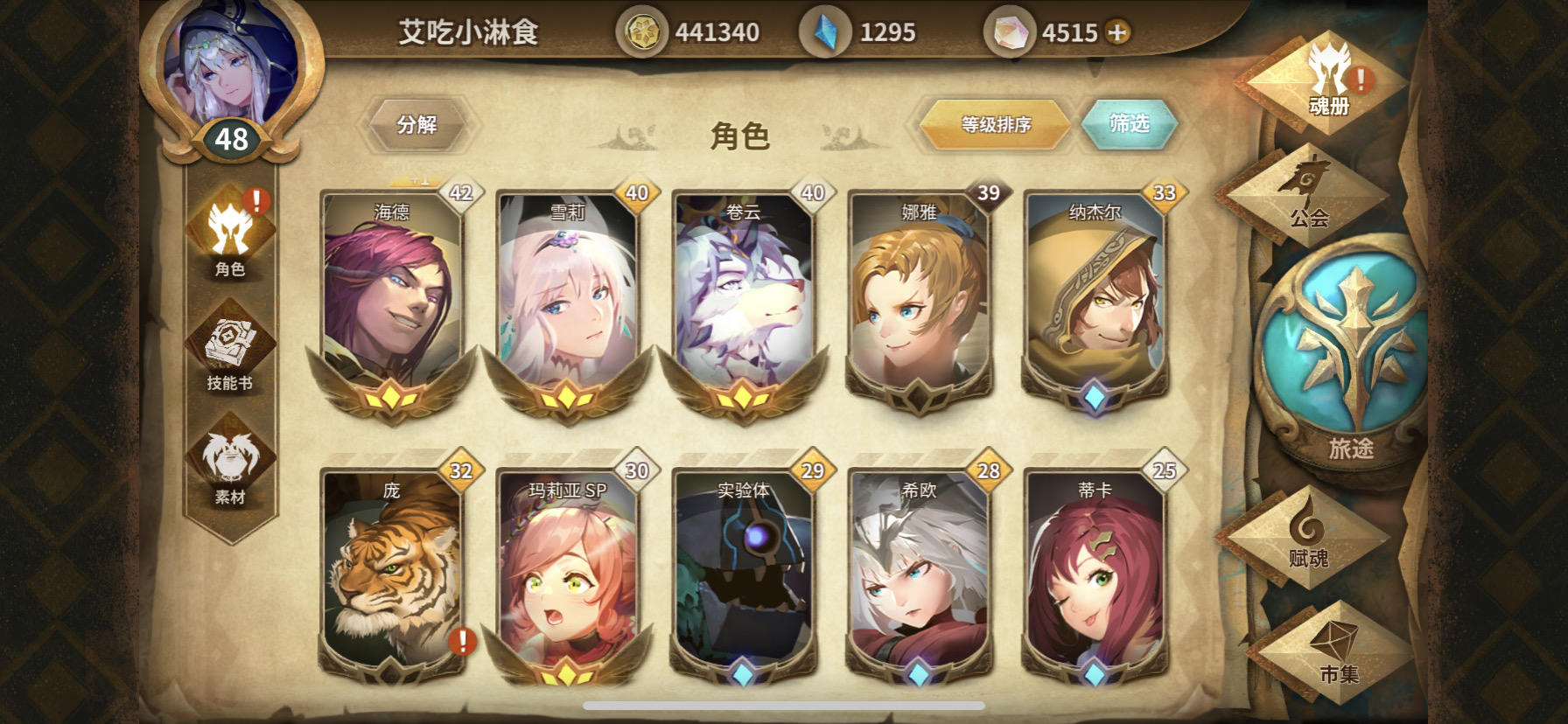Screen dimensions: 1568x724
Task: Open the 角色 character panel icon
Action: click(x=229, y=233)
